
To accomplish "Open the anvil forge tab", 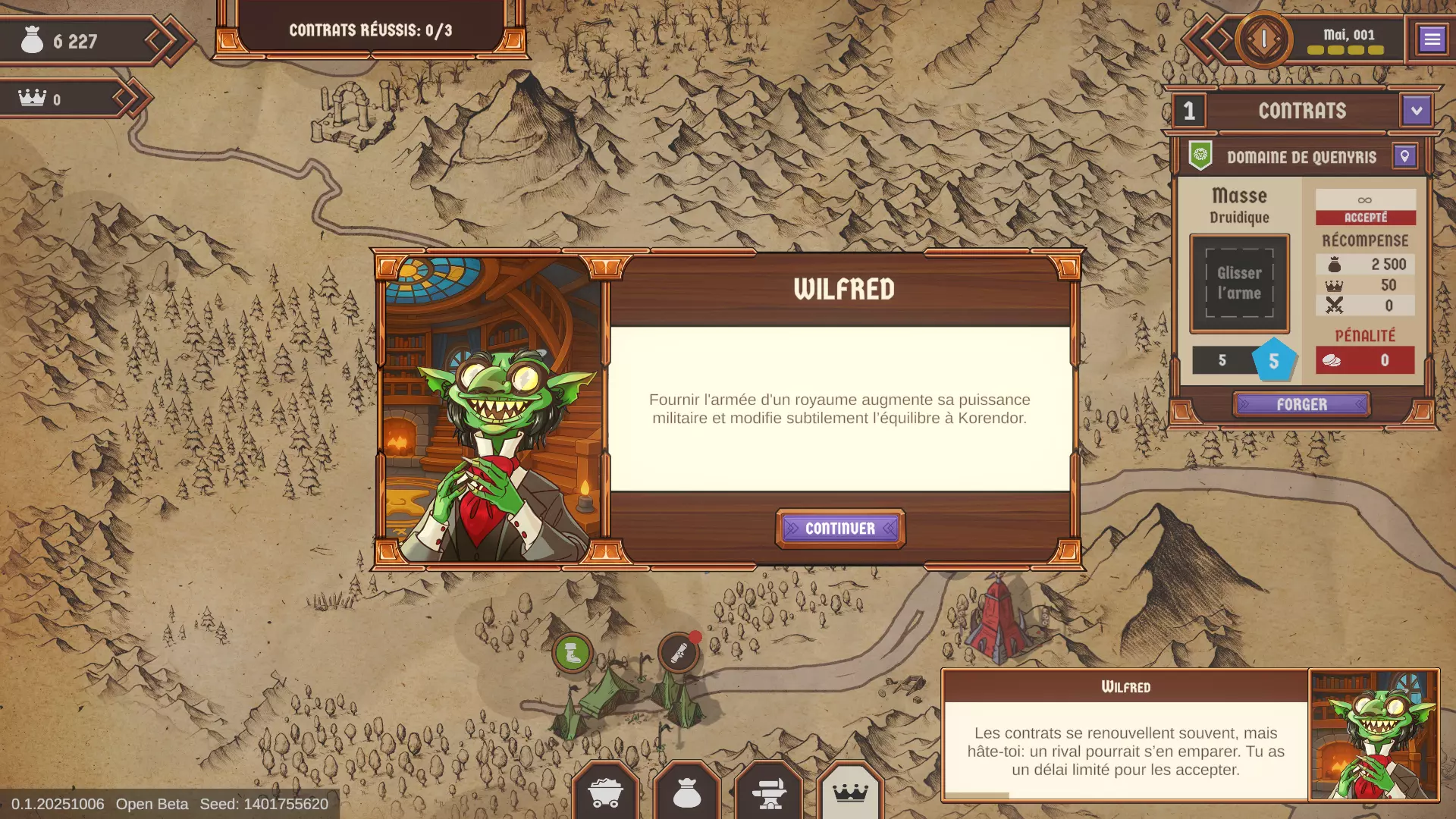I will (x=768, y=793).
